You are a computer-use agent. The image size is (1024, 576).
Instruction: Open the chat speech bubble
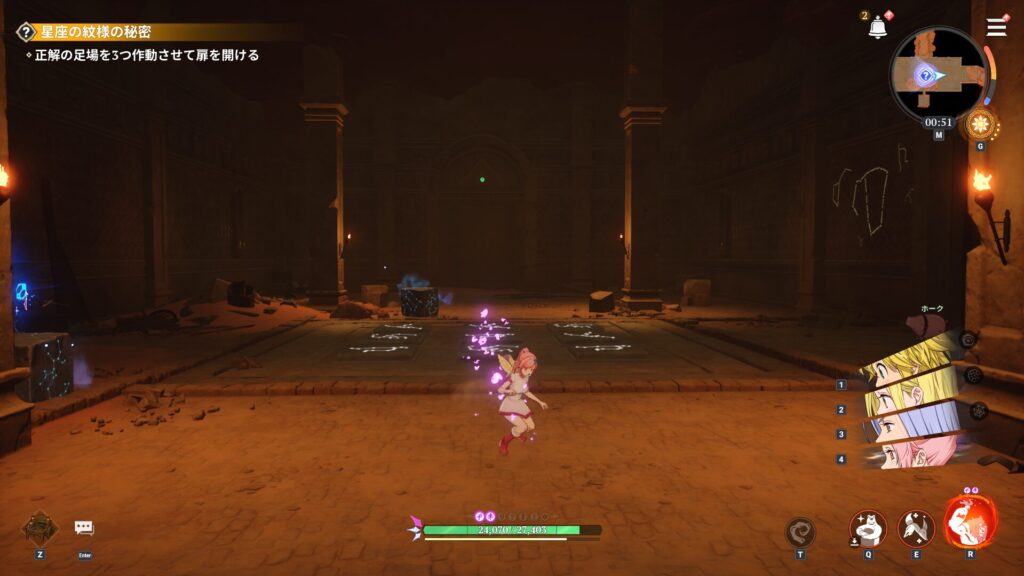pos(84,527)
